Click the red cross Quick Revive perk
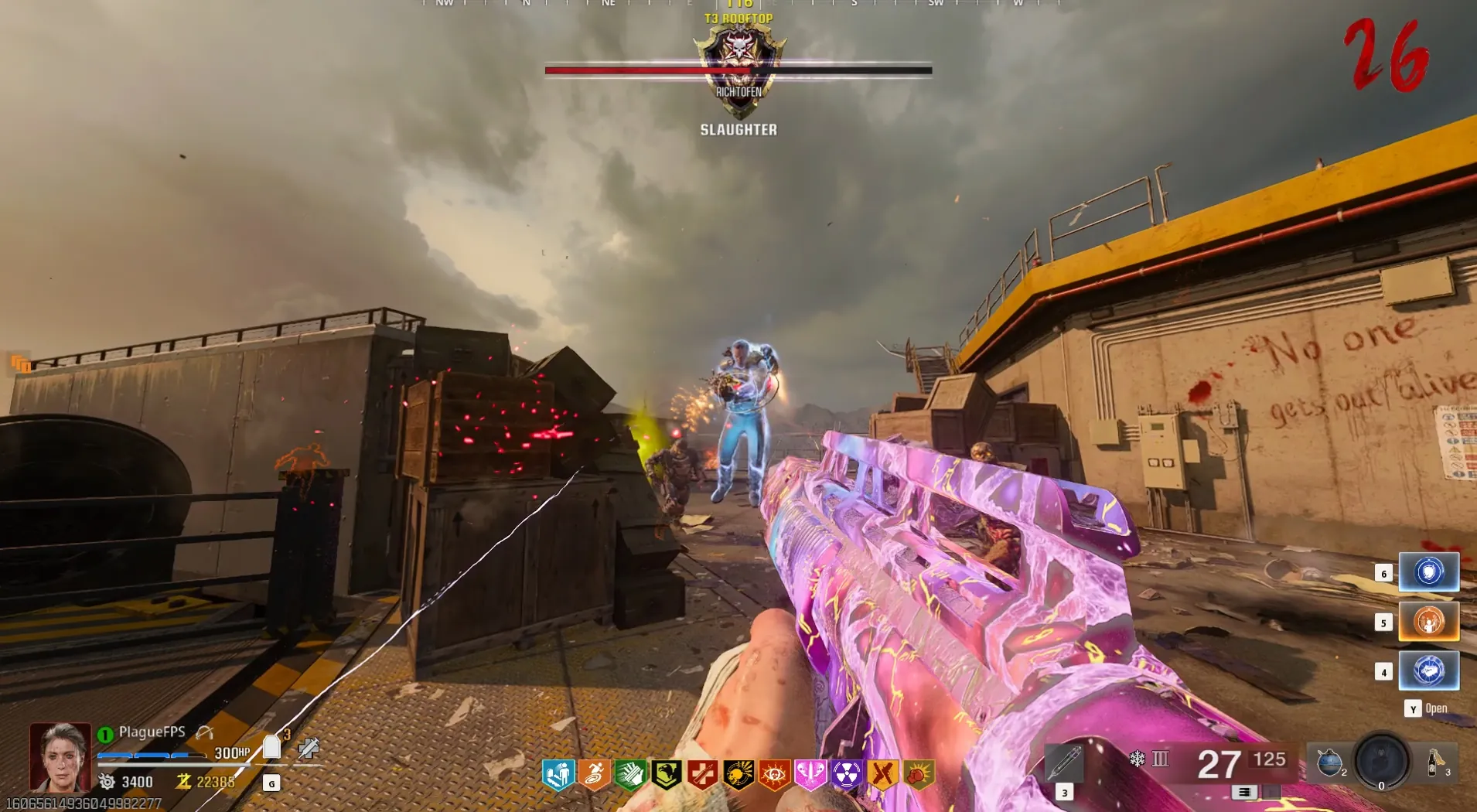Image resolution: width=1477 pixels, height=812 pixels. [x=702, y=774]
